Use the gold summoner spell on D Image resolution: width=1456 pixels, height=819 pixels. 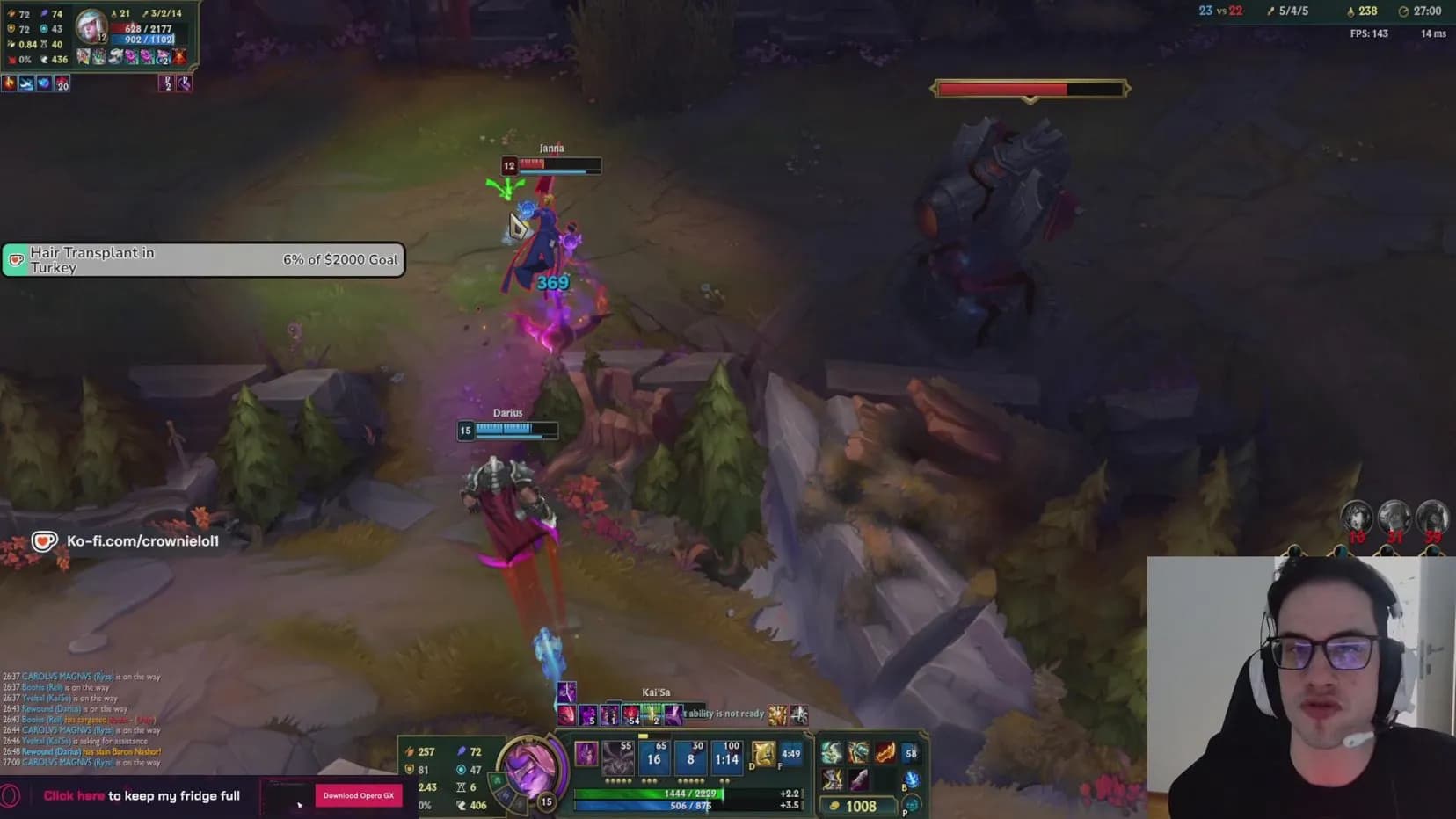(x=763, y=753)
